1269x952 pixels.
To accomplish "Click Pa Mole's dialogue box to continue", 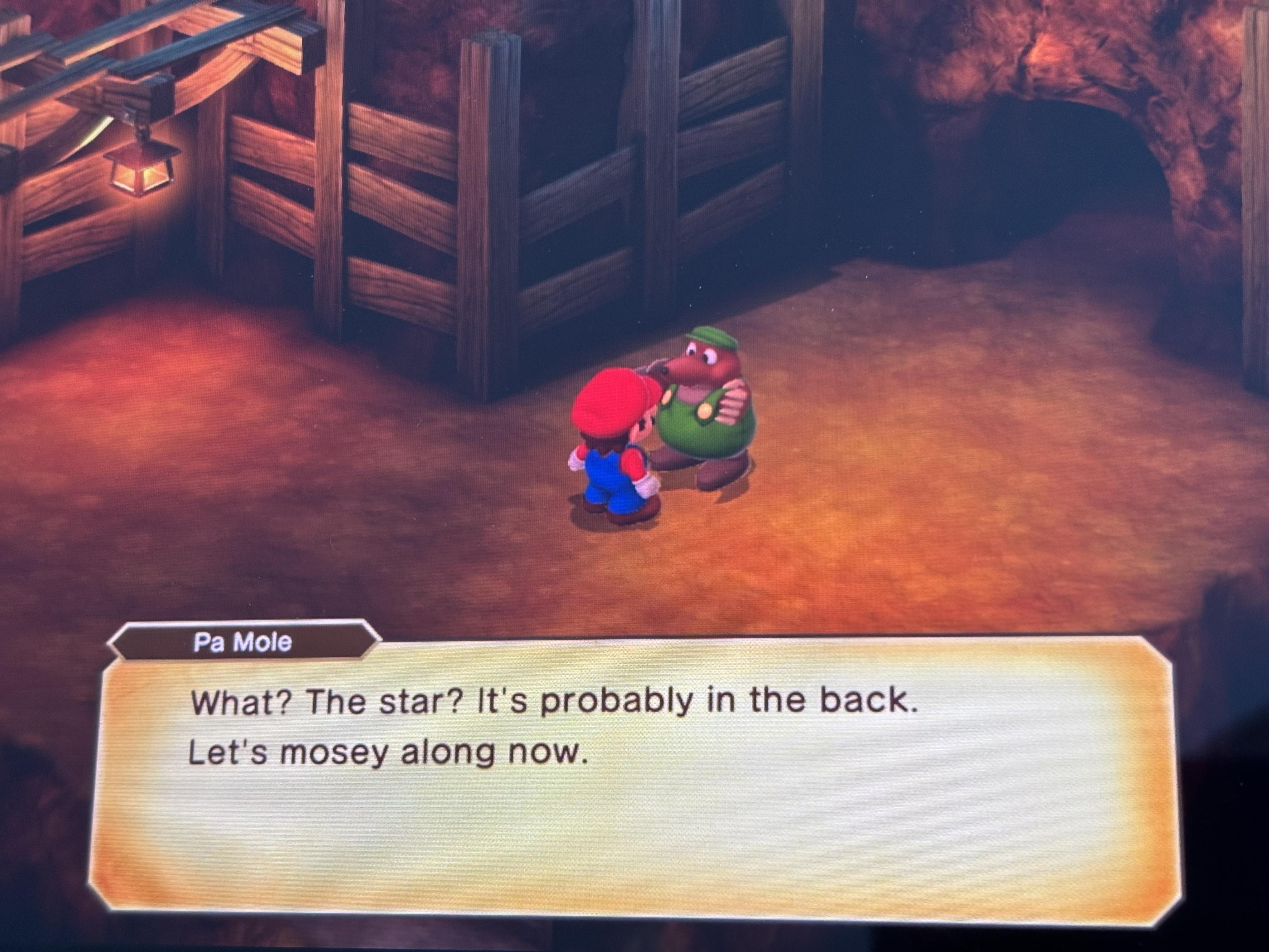I will click(628, 781).
